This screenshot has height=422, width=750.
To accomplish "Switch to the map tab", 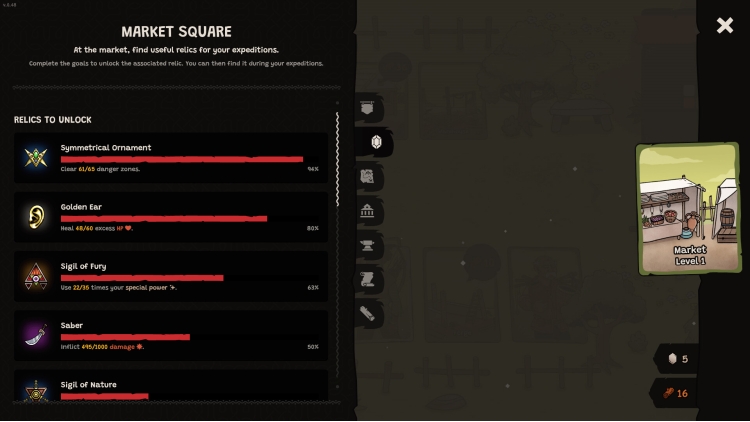I will (x=368, y=177).
